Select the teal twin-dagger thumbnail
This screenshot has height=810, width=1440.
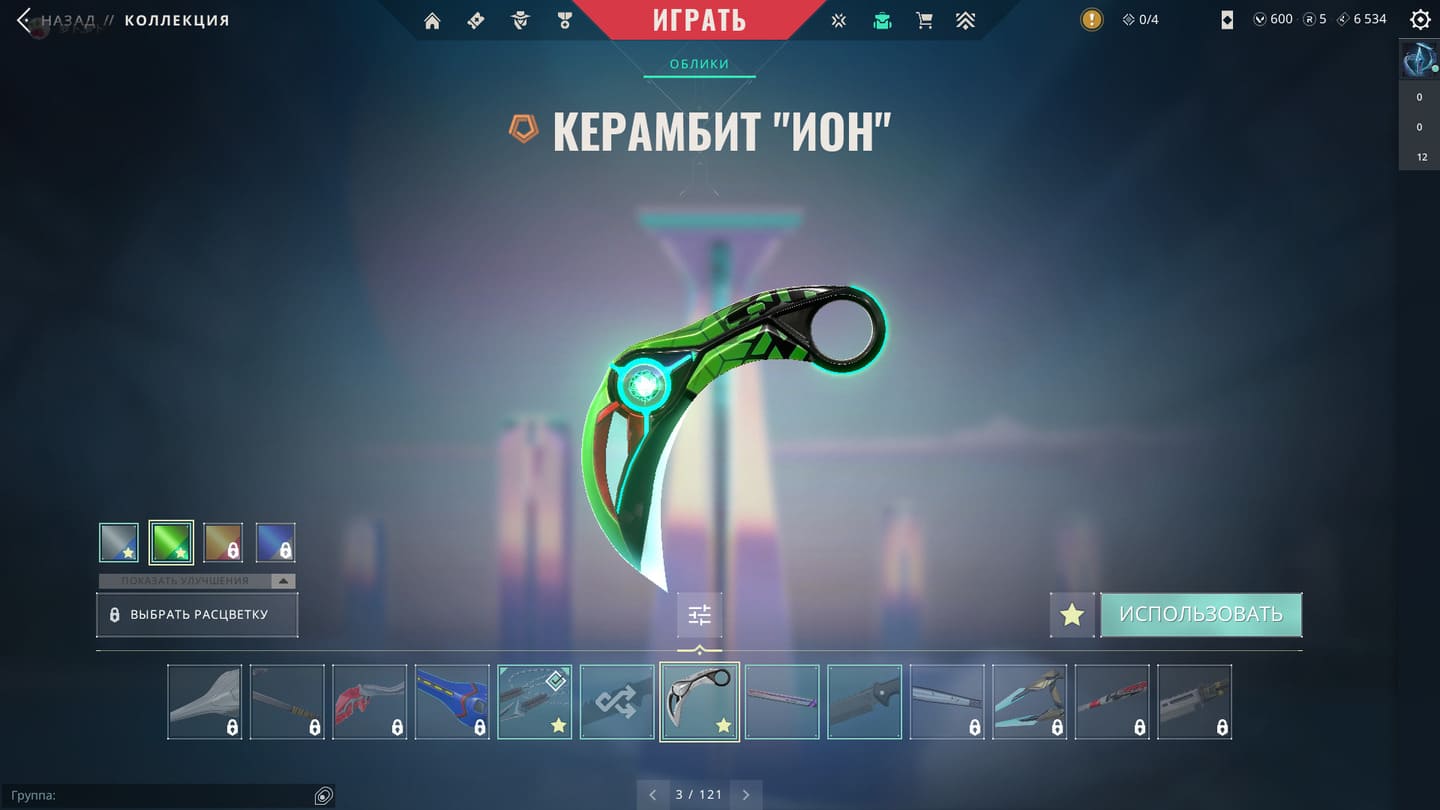[x=1029, y=702]
